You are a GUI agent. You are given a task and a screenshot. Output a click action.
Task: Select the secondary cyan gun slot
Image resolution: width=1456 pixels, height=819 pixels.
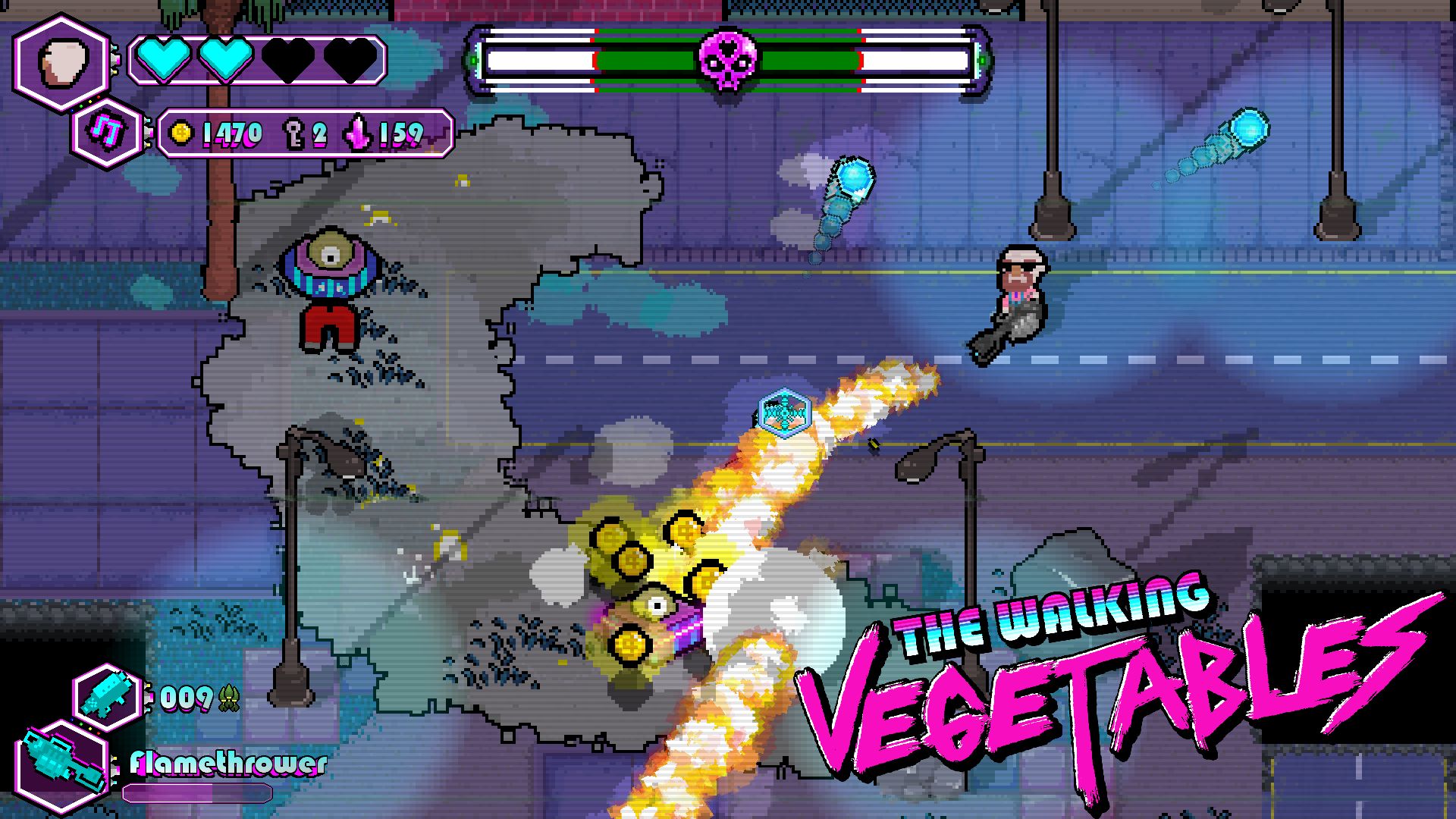109,697
